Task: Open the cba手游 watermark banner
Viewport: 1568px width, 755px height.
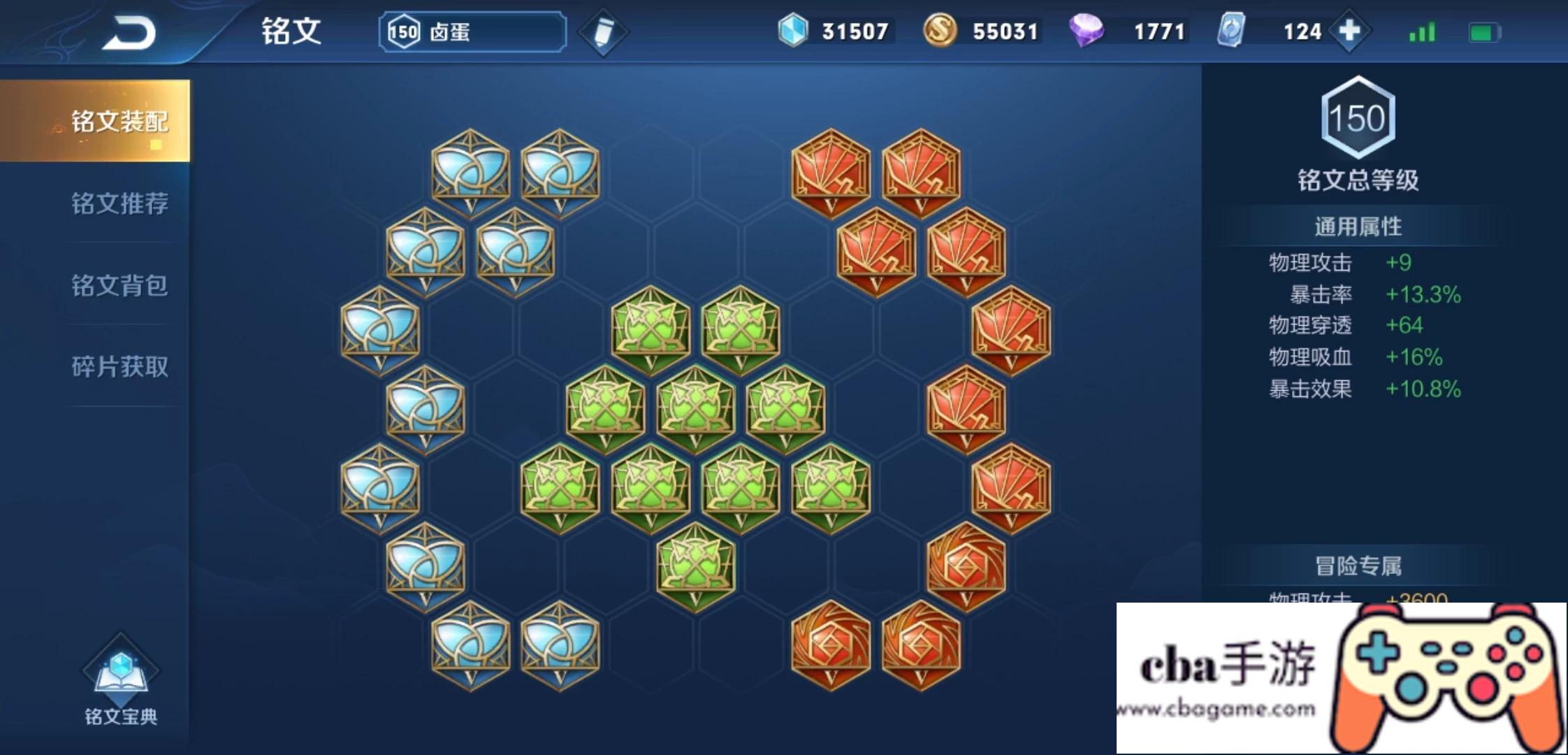Action: 1341,677
